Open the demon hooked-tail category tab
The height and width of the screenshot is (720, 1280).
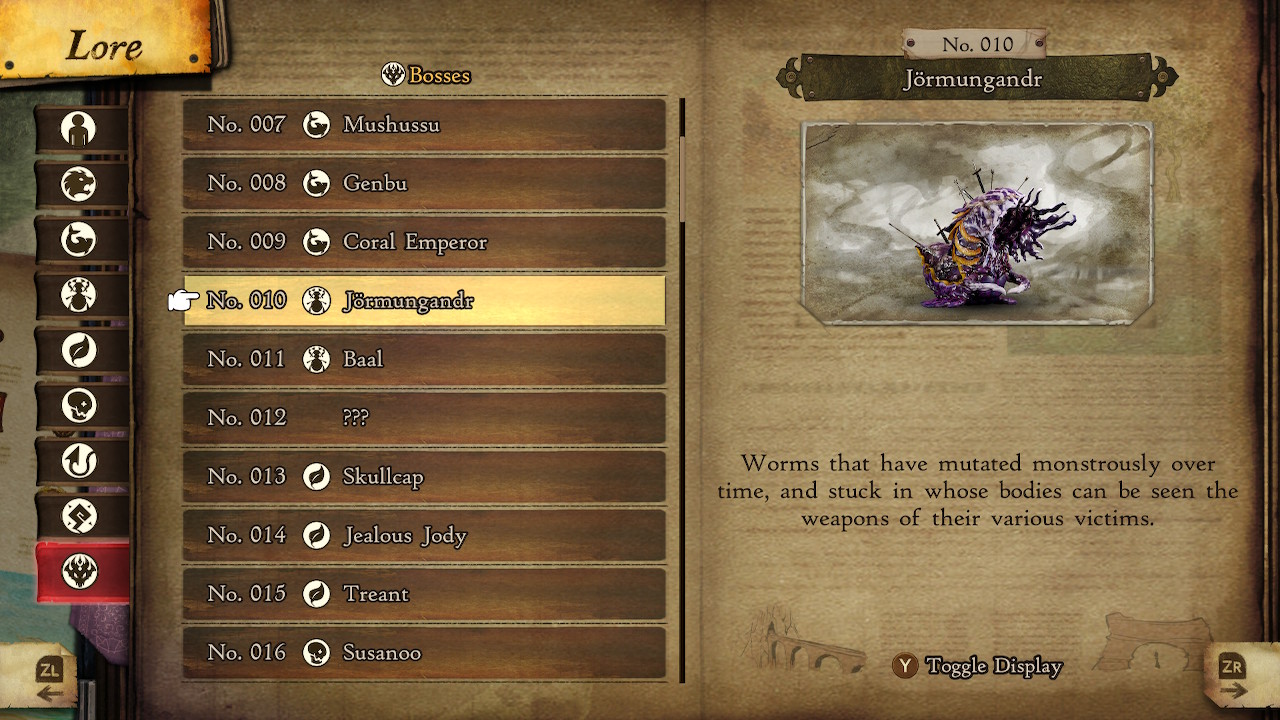[80, 461]
